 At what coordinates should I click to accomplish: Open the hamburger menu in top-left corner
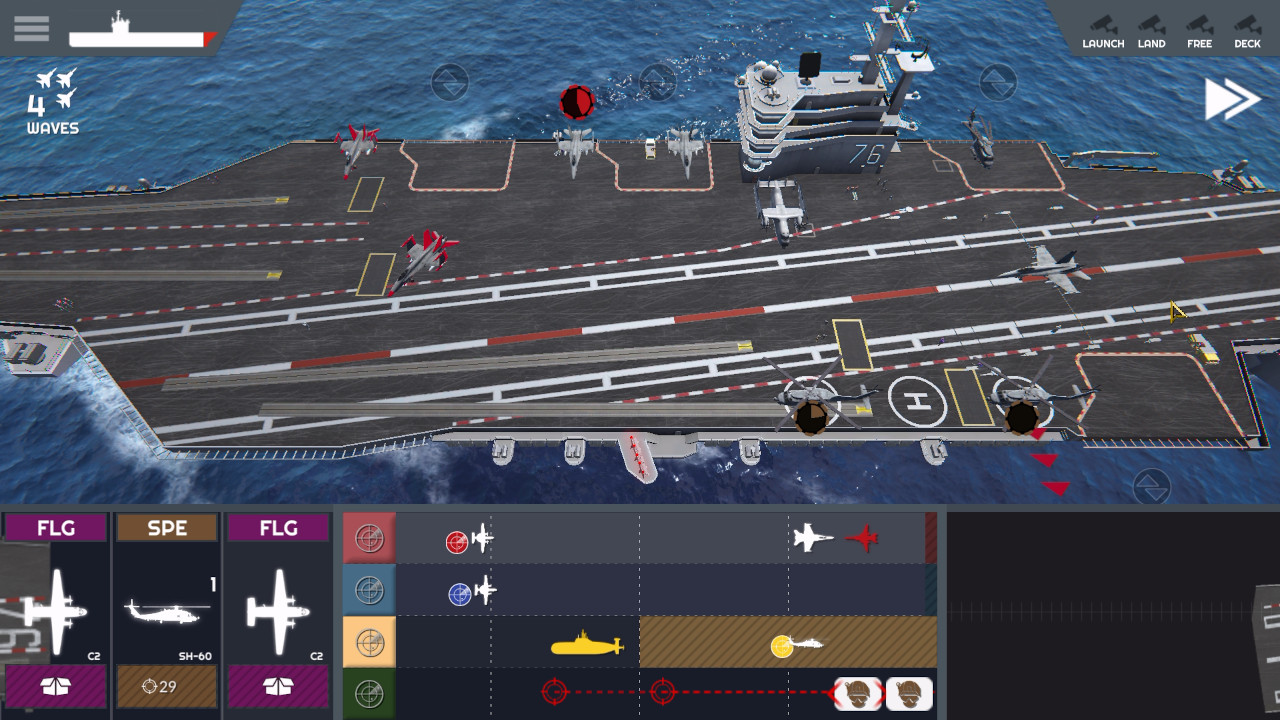point(31,28)
